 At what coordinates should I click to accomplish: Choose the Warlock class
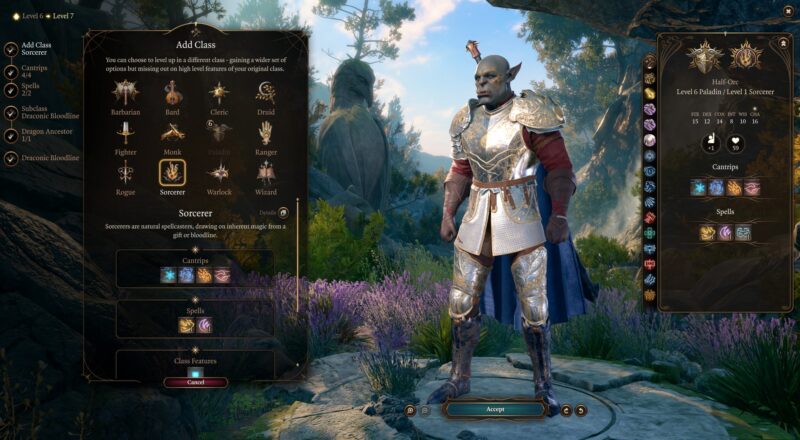[220, 174]
